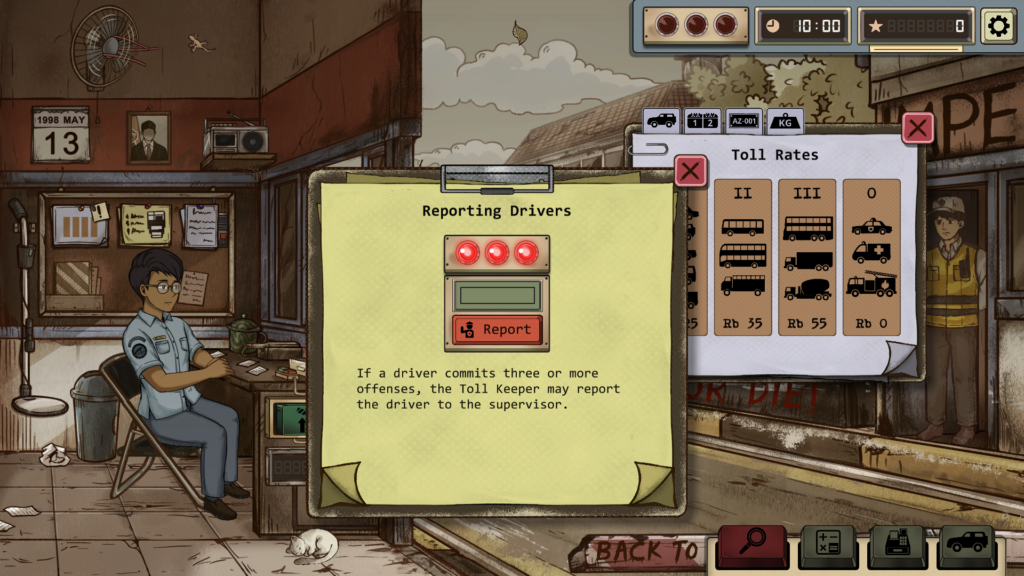Use the cash register key

point(896,544)
